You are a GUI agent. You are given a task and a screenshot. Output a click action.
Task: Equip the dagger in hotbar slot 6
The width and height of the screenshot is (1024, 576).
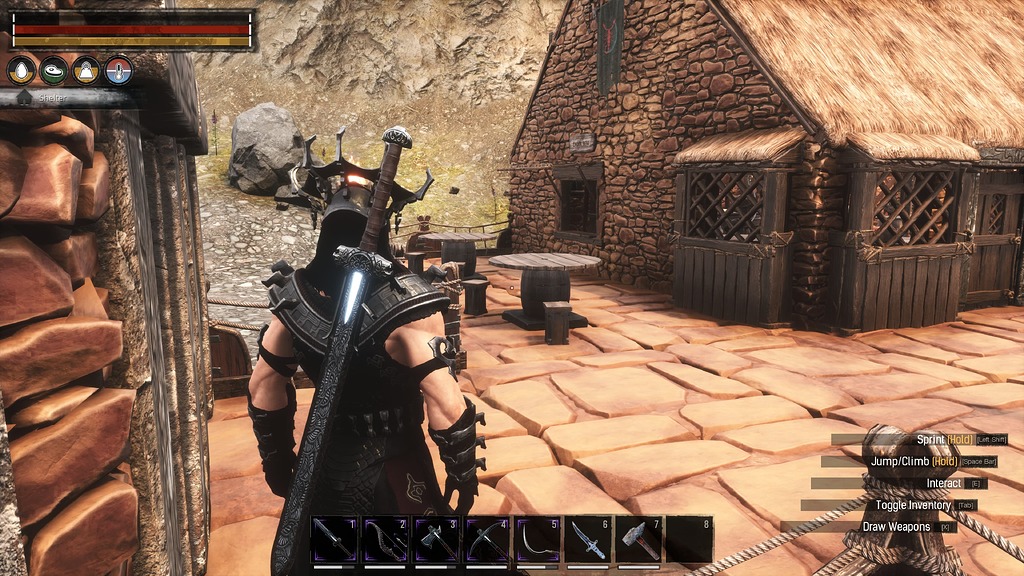click(589, 540)
